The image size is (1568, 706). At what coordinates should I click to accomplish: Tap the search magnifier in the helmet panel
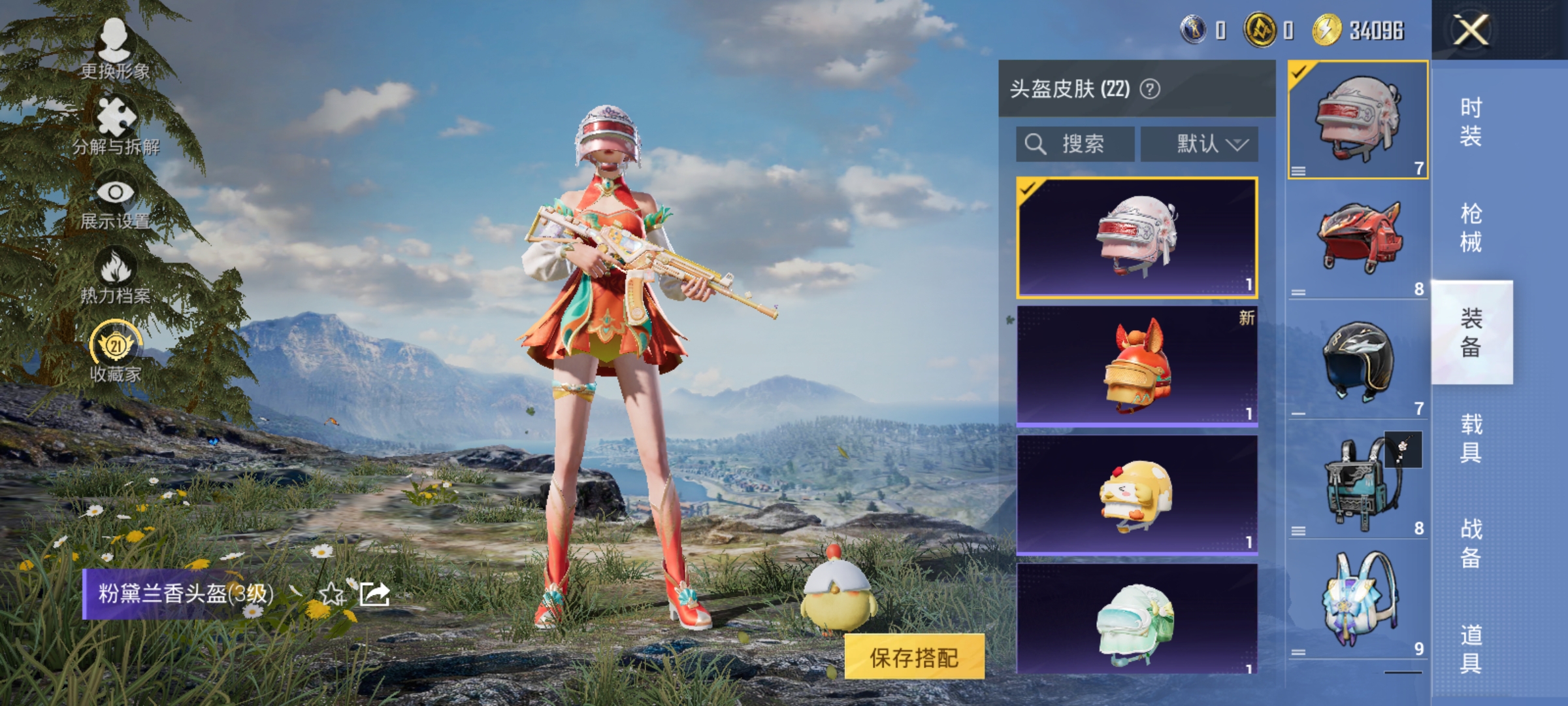pos(1036,143)
